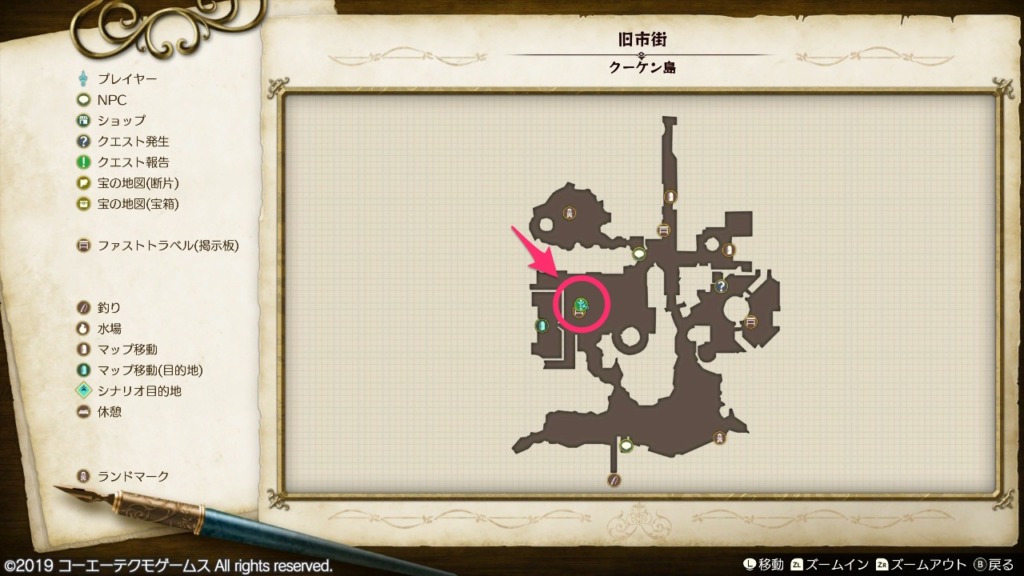Choose the 宝の地図(宝箱) legend entry
Viewport: 1024px width, 576px height.
138,204
